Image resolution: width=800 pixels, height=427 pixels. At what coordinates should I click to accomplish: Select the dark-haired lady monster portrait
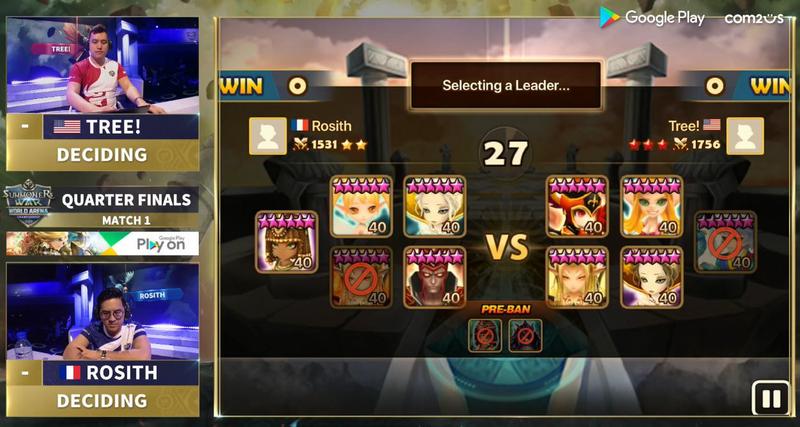pyautogui.click(x=651, y=277)
